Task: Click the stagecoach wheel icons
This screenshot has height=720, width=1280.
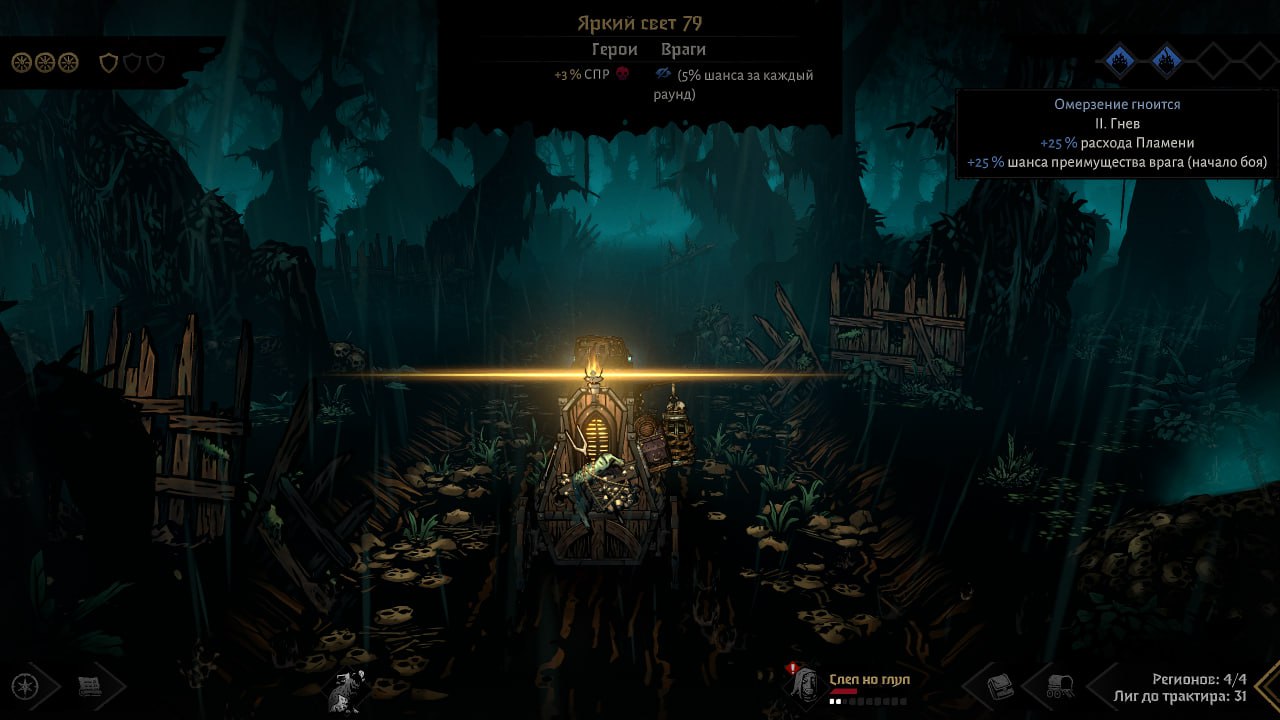Action: pyautogui.click(x=45, y=63)
